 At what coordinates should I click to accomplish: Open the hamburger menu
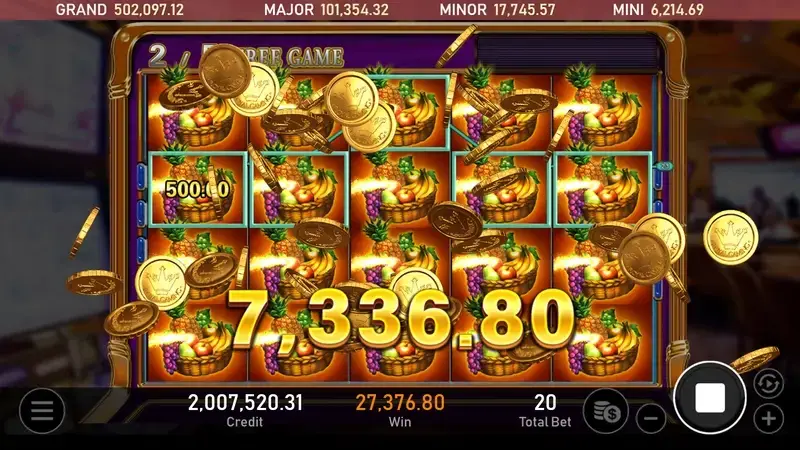(41, 410)
